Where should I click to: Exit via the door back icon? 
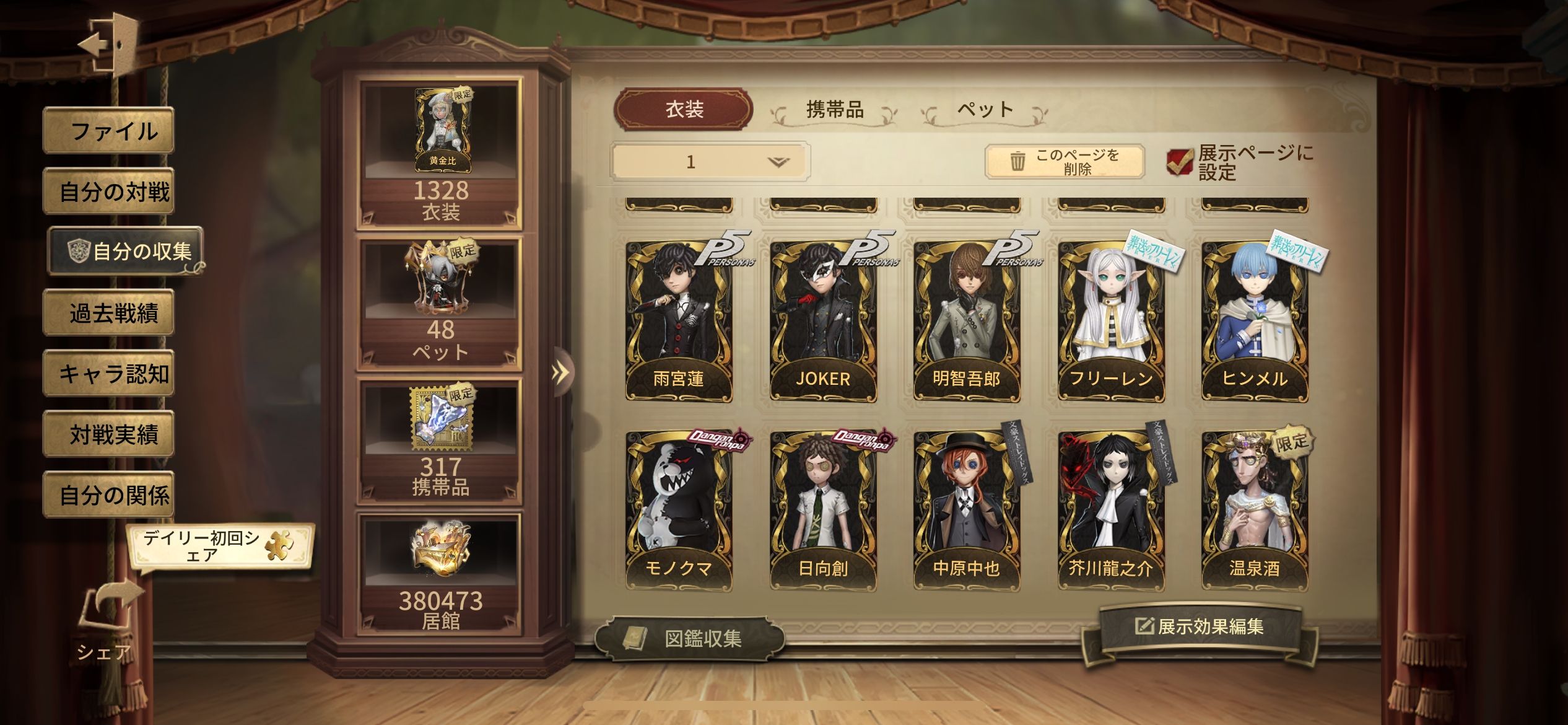click(x=110, y=43)
